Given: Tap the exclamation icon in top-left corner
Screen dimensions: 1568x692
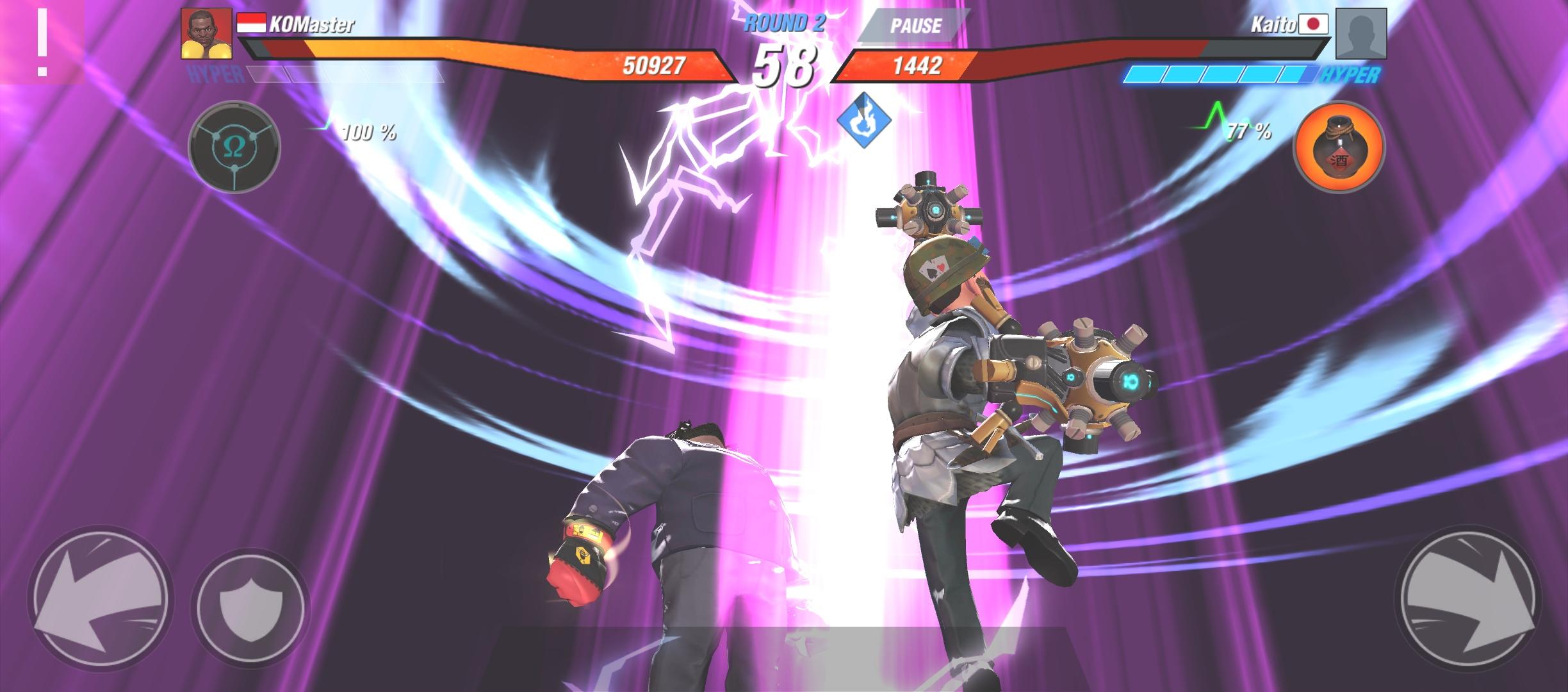Looking at the screenshot, I should 42,40.
